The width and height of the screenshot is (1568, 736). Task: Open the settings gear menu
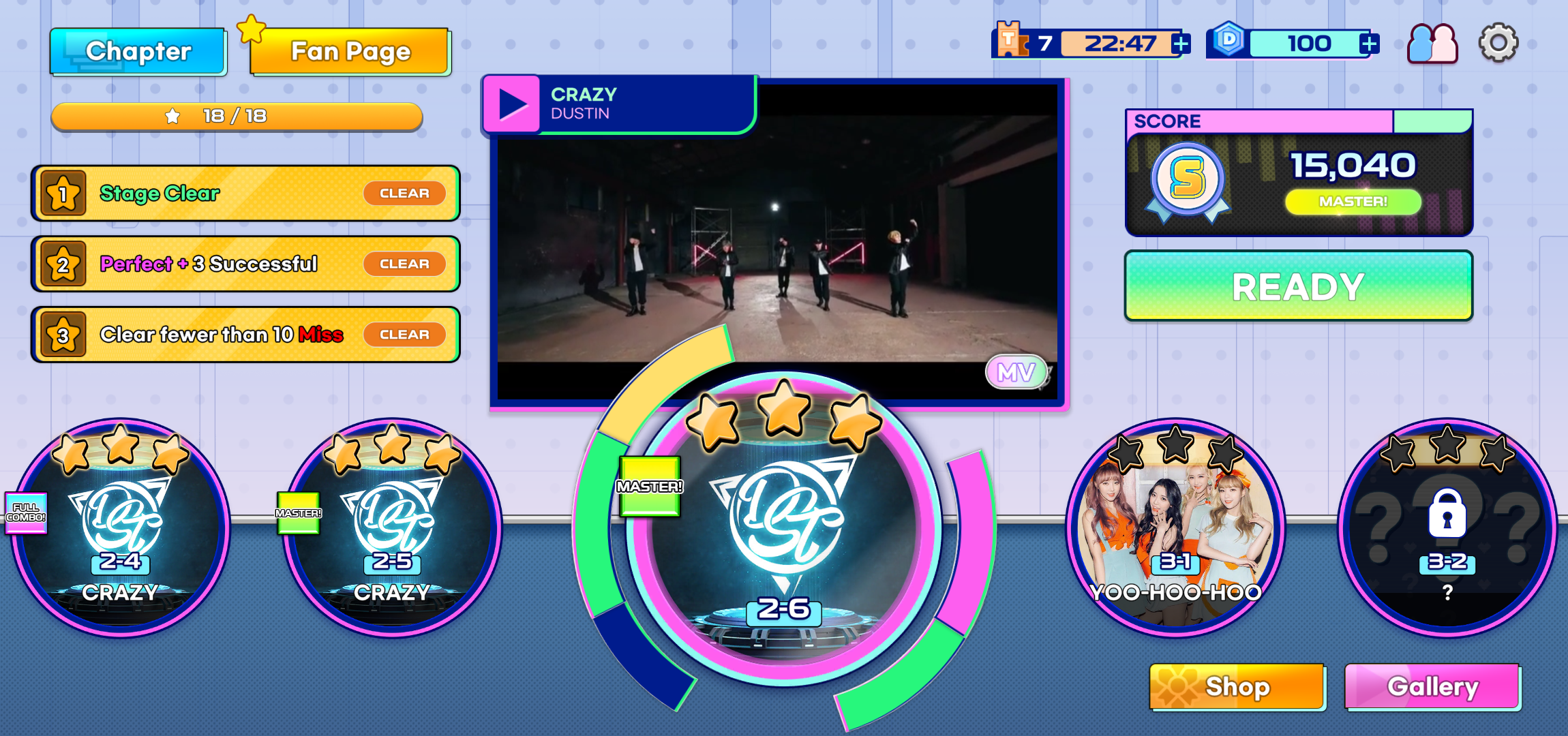(x=1497, y=42)
